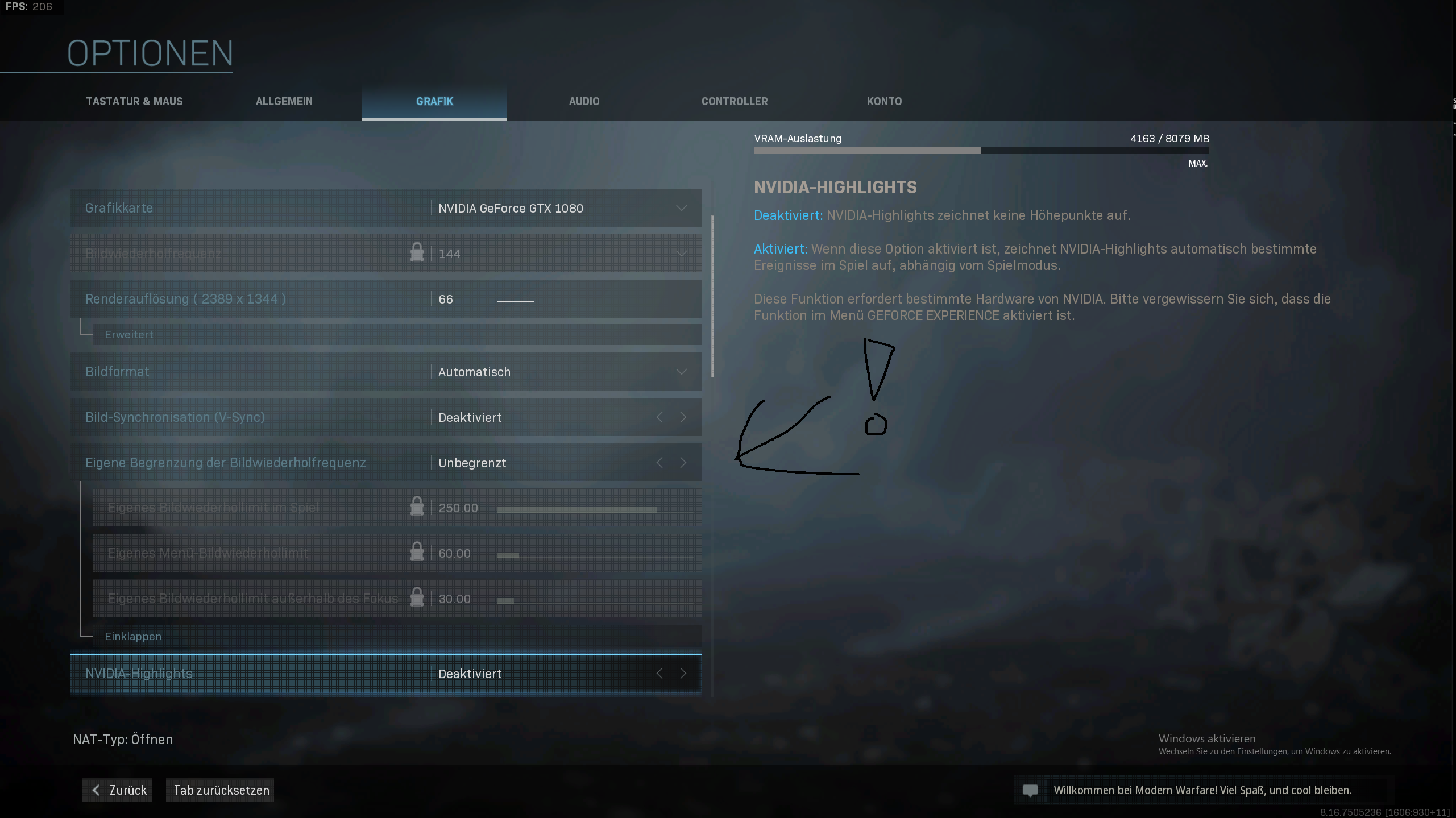
Task: Expand the Bildwiederholfrequenz dropdown
Action: click(x=681, y=253)
